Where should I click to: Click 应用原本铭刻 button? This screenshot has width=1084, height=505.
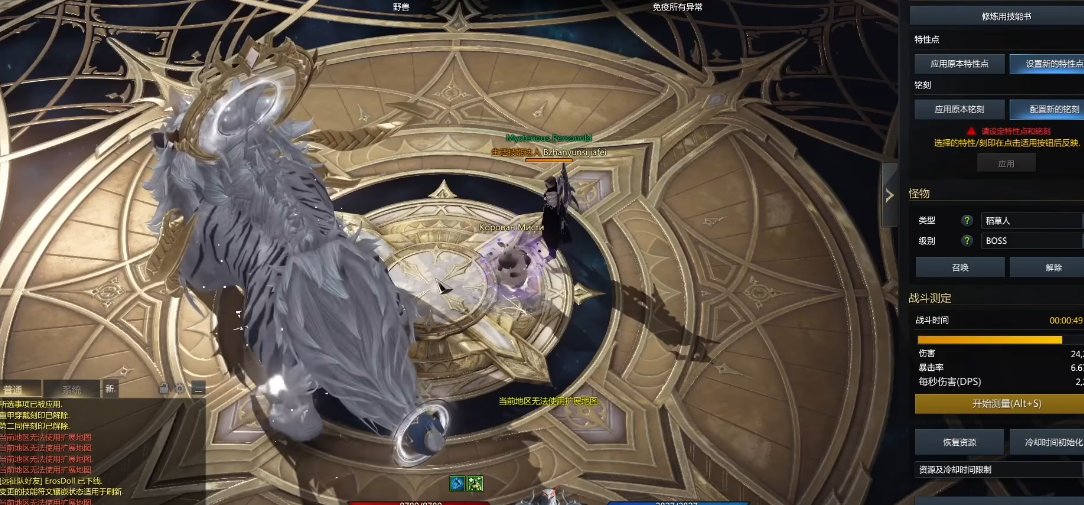pos(959,109)
